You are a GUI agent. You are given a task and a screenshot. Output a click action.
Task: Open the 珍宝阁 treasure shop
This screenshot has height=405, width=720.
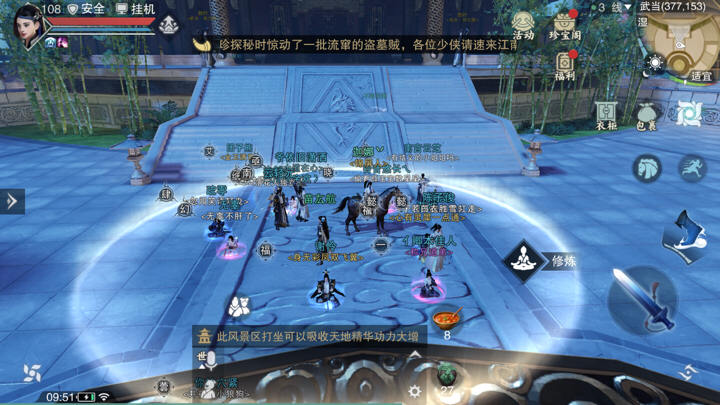(565, 25)
